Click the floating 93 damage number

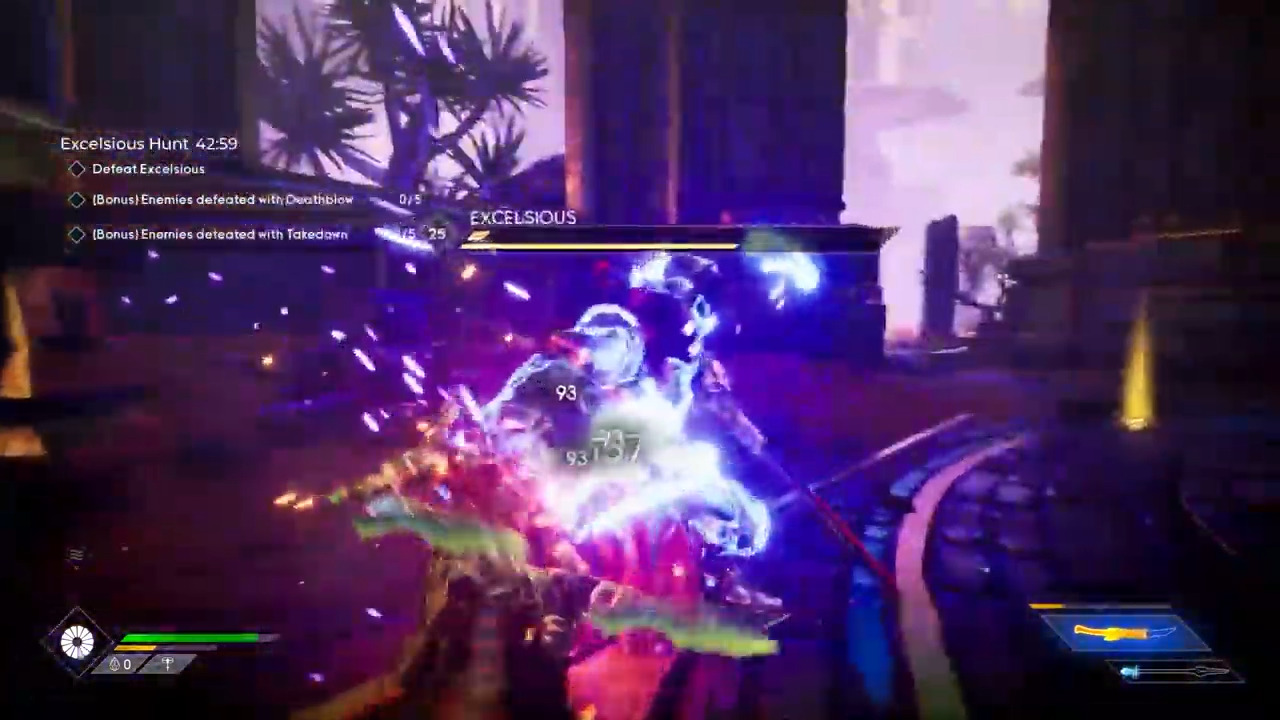565,392
